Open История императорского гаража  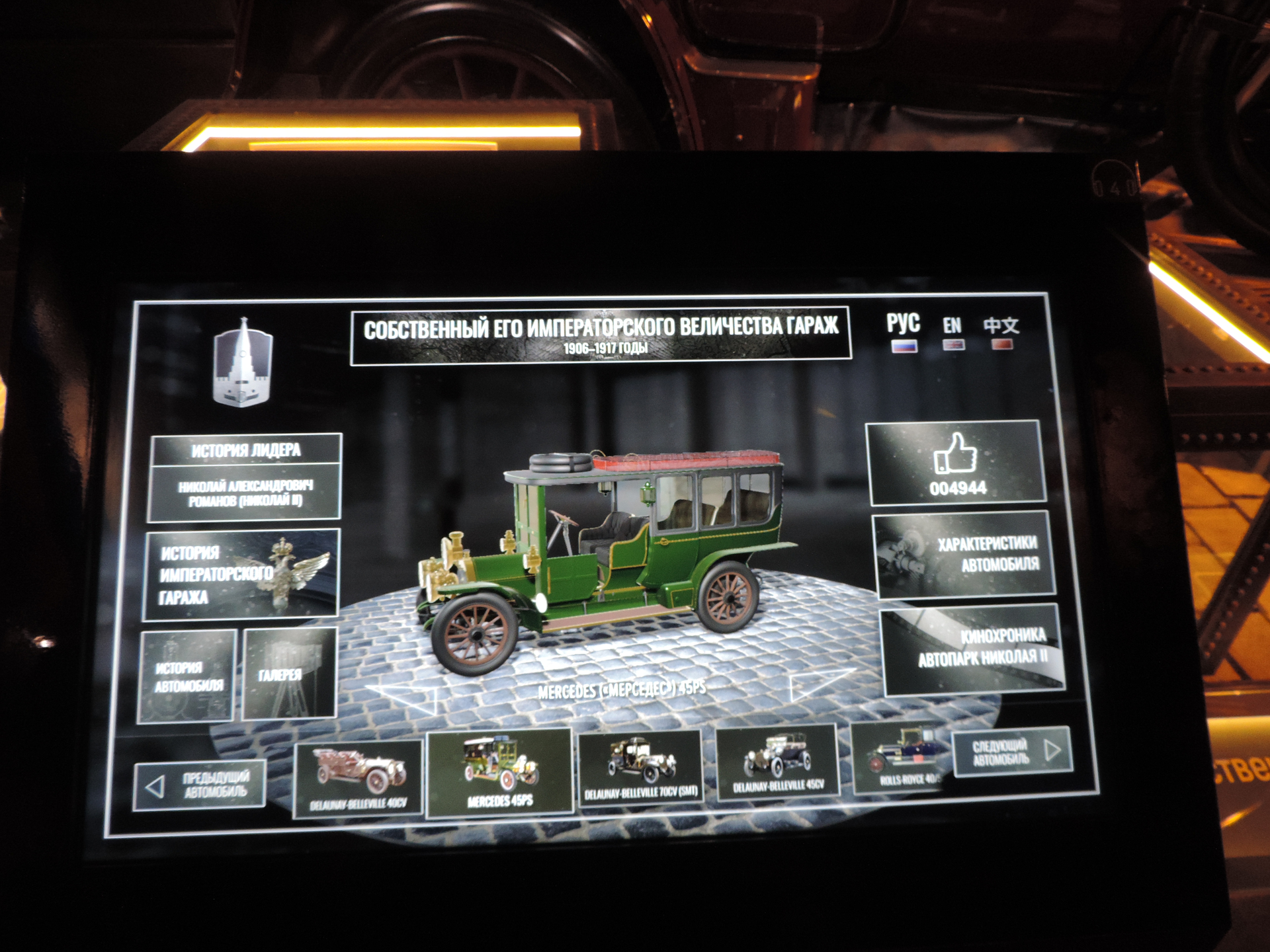(241, 575)
